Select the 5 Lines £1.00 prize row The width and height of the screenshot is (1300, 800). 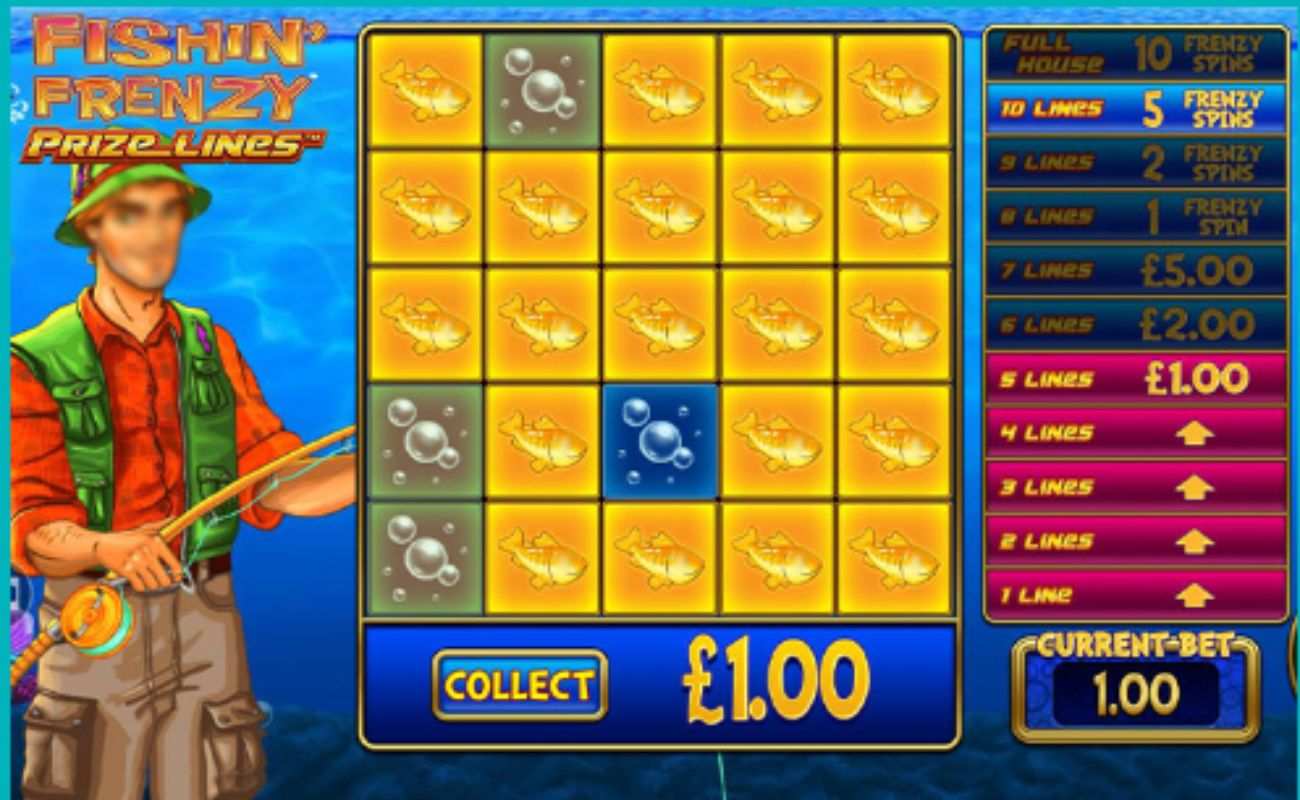pyautogui.click(x=1133, y=379)
